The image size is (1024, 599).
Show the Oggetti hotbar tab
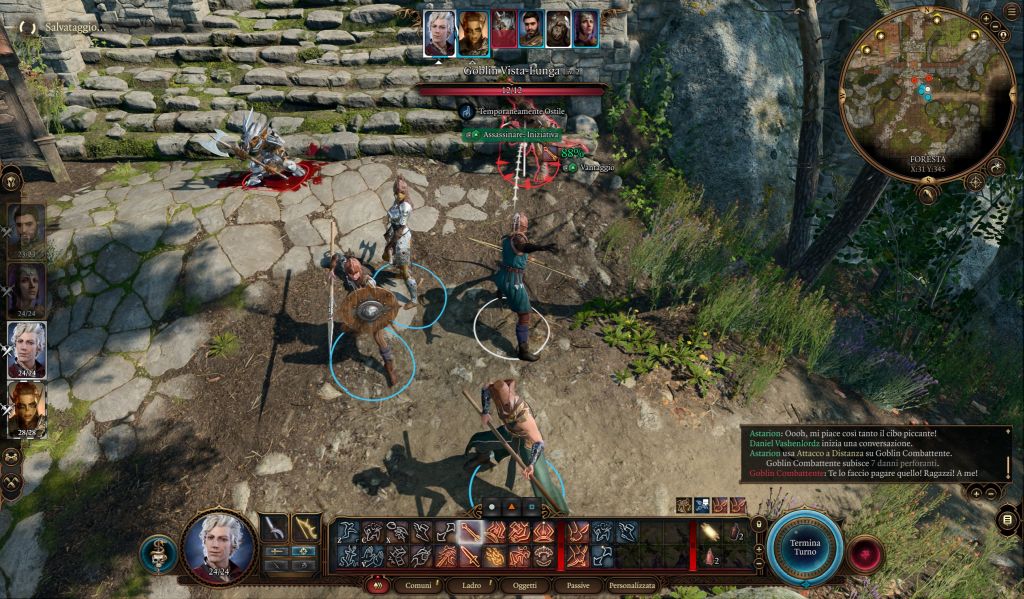(524, 585)
